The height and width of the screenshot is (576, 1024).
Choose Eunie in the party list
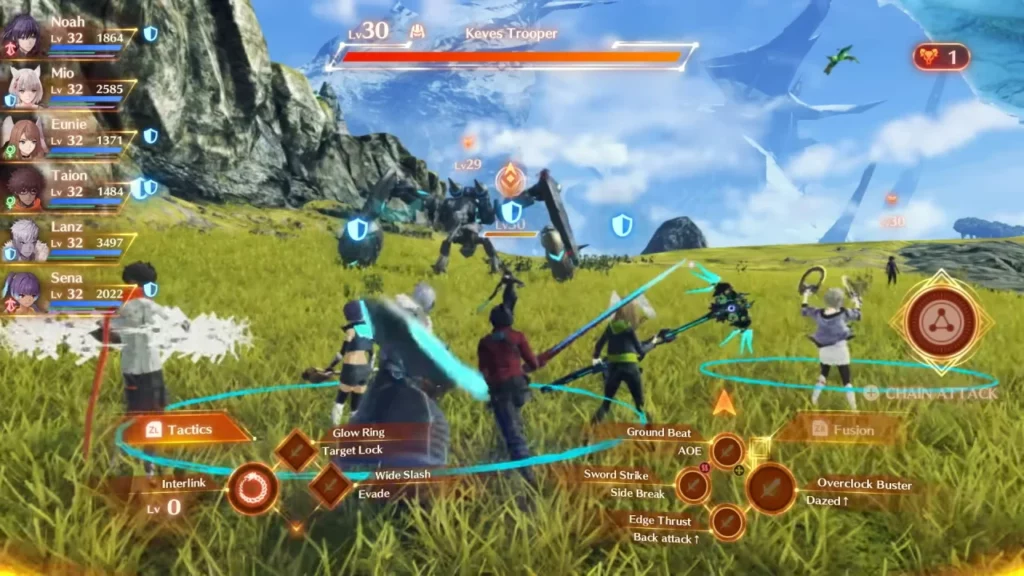click(x=21, y=137)
